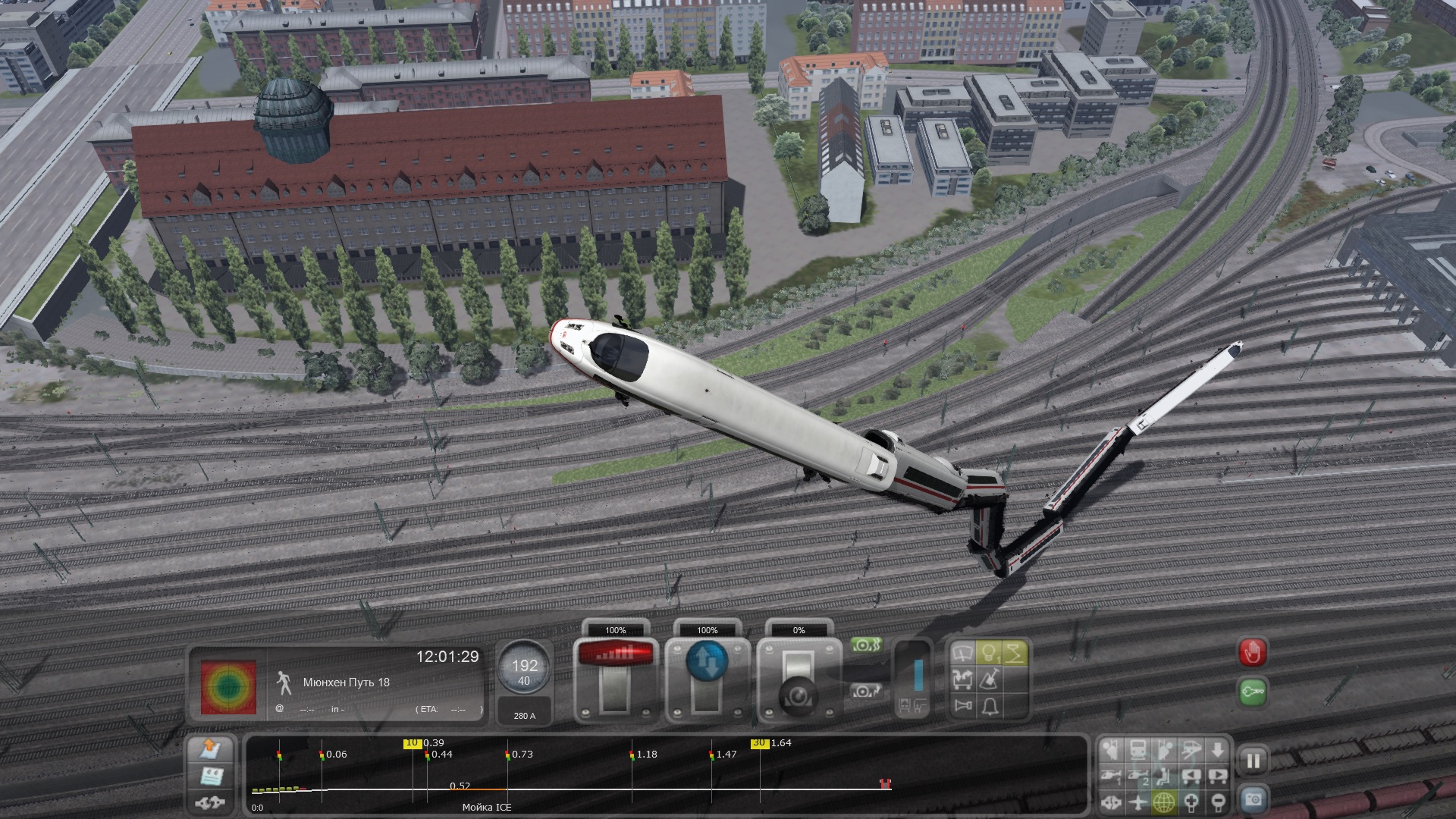Open the 2D map globe icon
The height and width of the screenshot is (819, 1456).
(x=1164, y=802)
